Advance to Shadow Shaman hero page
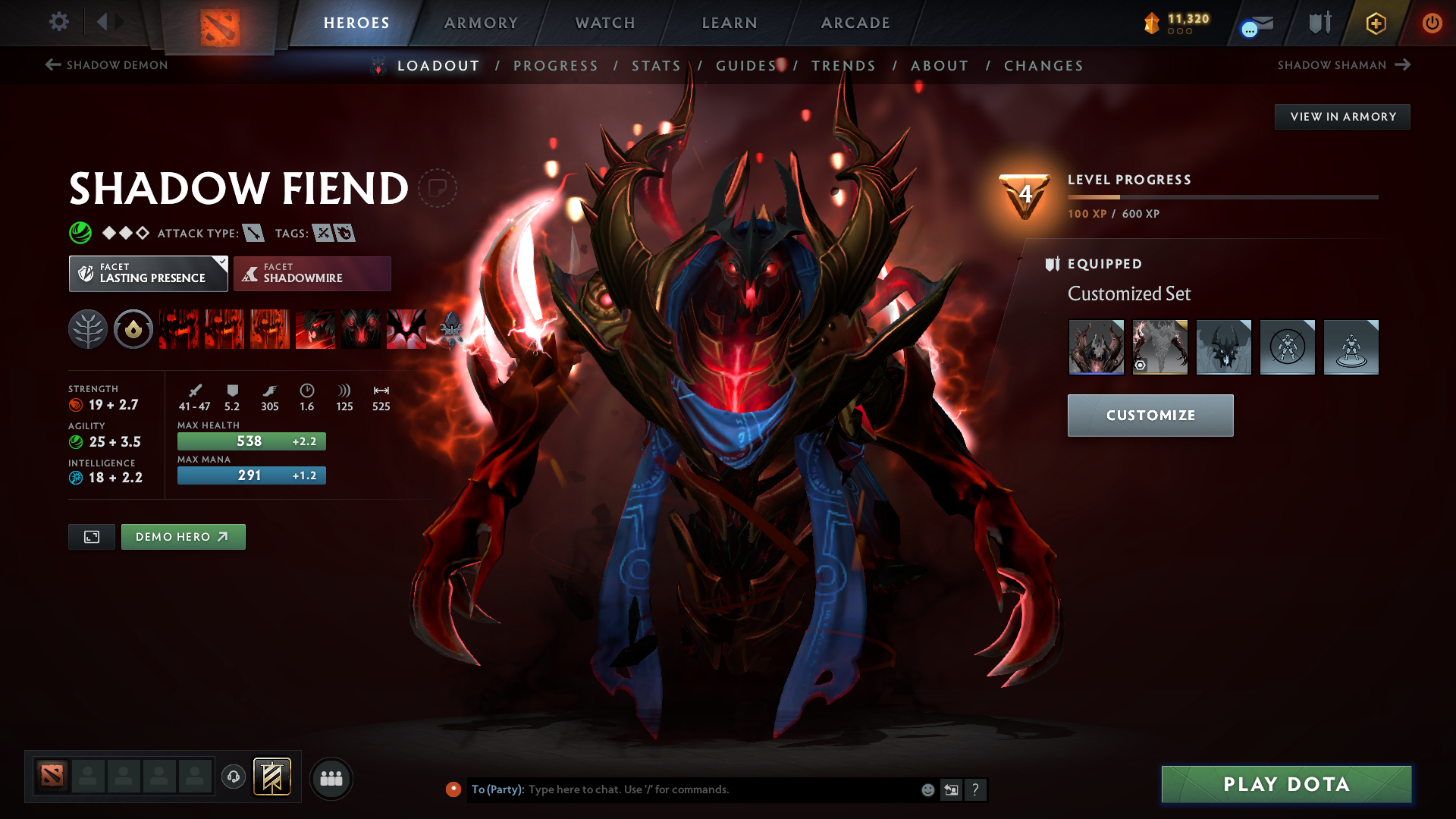The height and width of the screenshot is (819, 1456). click(1342, 65)
